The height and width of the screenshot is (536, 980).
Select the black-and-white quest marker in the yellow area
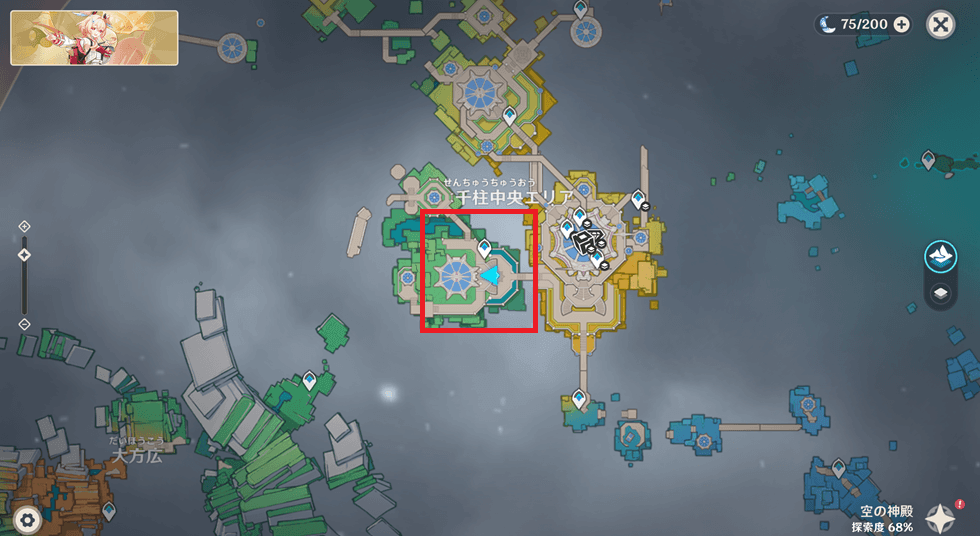tap(590, 241)
